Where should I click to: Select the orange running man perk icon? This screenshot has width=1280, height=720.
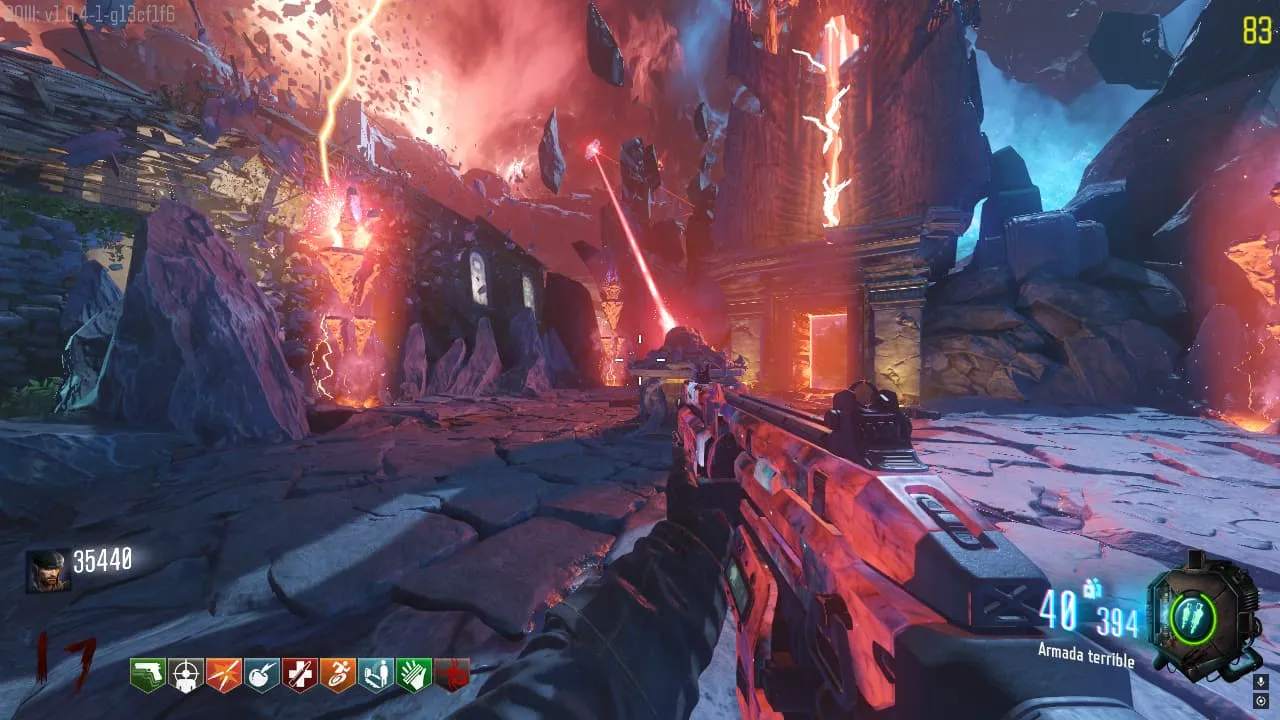pos(338,675)
